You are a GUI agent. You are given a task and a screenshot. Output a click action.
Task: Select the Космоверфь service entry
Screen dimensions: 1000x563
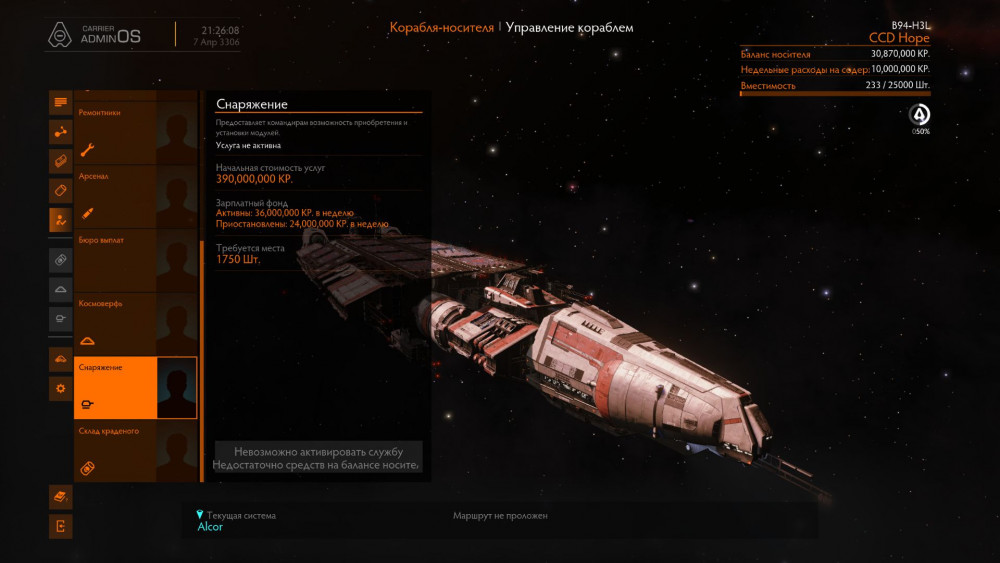tap(135, 323)
